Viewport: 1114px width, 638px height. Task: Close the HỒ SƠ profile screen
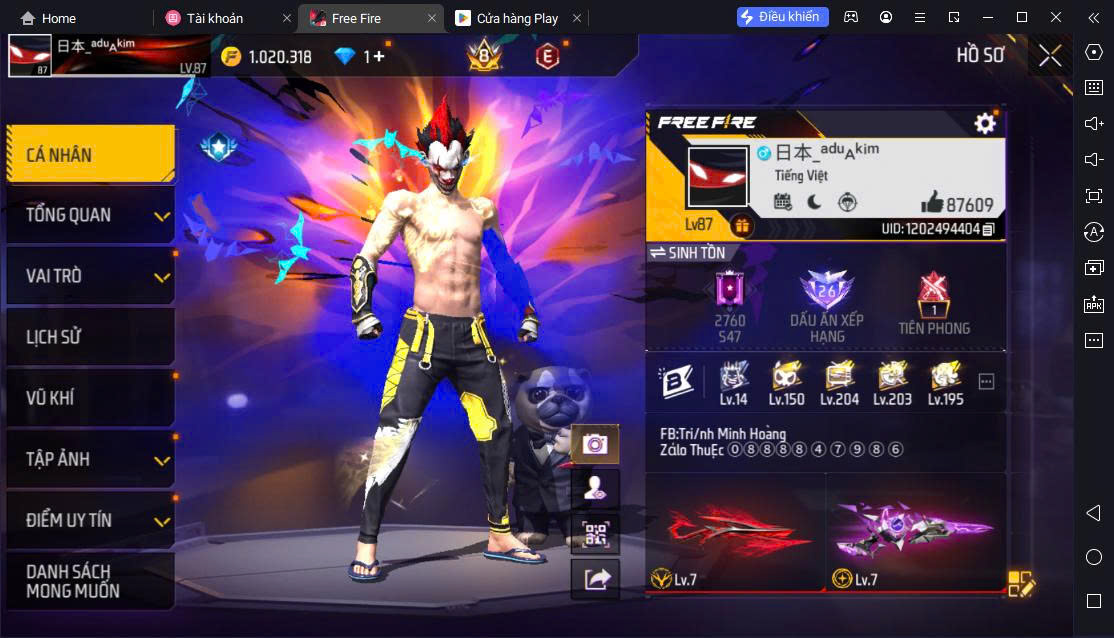[x=1050, y=56]
